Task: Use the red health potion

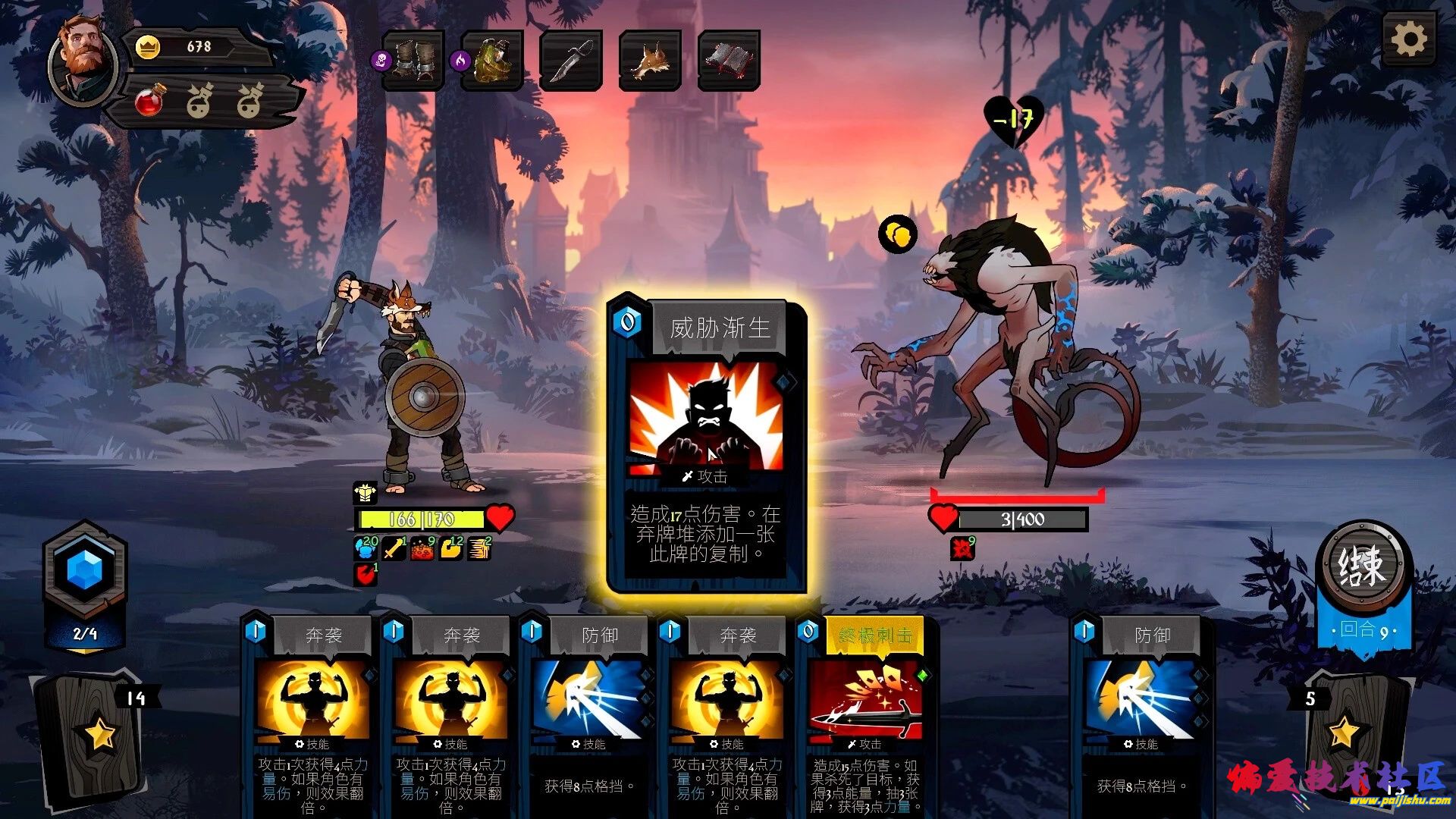Action: [x=150, y=101]
